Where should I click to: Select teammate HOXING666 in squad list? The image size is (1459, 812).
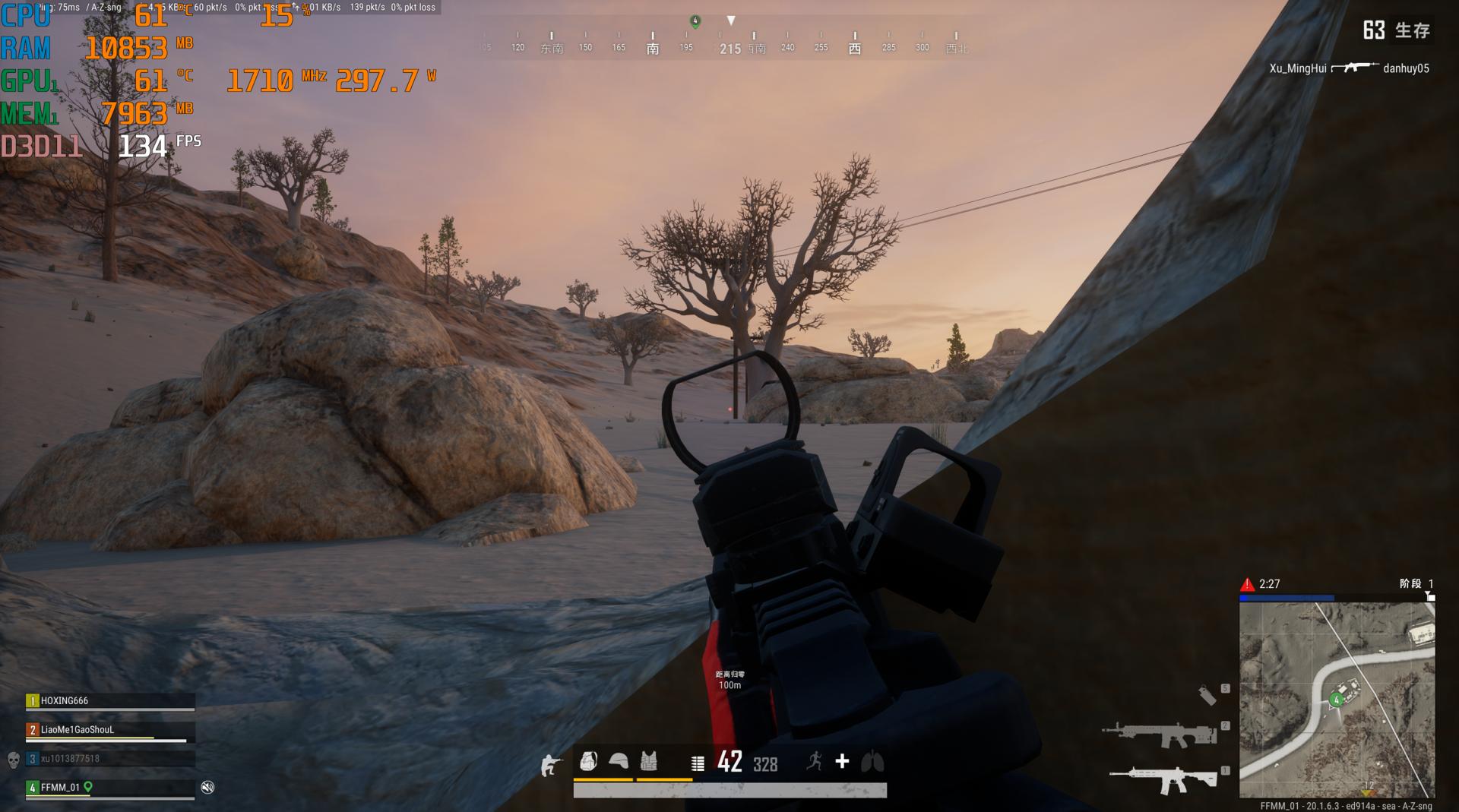[x=110, y=701]
